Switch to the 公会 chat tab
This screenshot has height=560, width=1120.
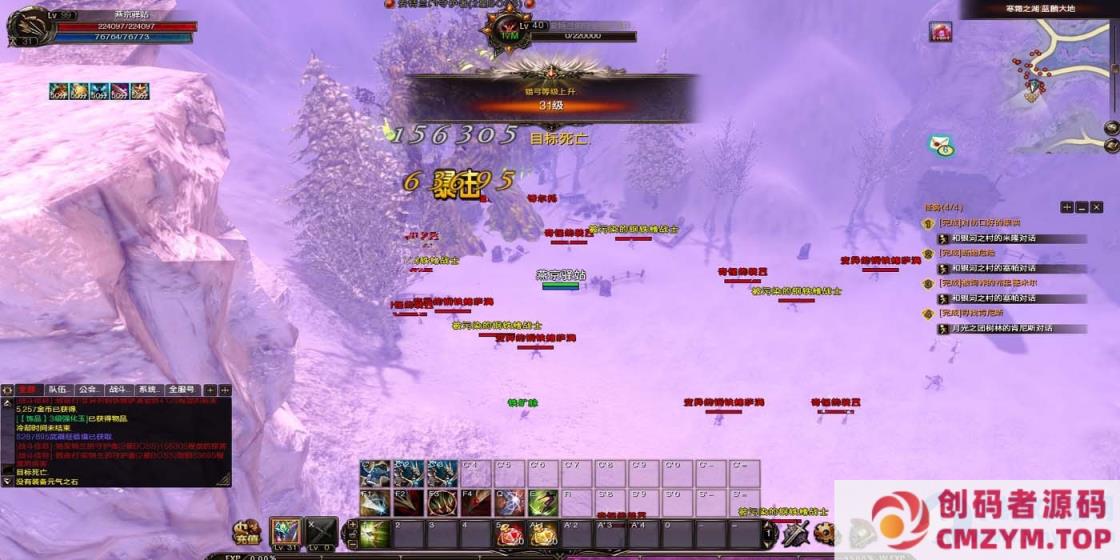point(88,390)
